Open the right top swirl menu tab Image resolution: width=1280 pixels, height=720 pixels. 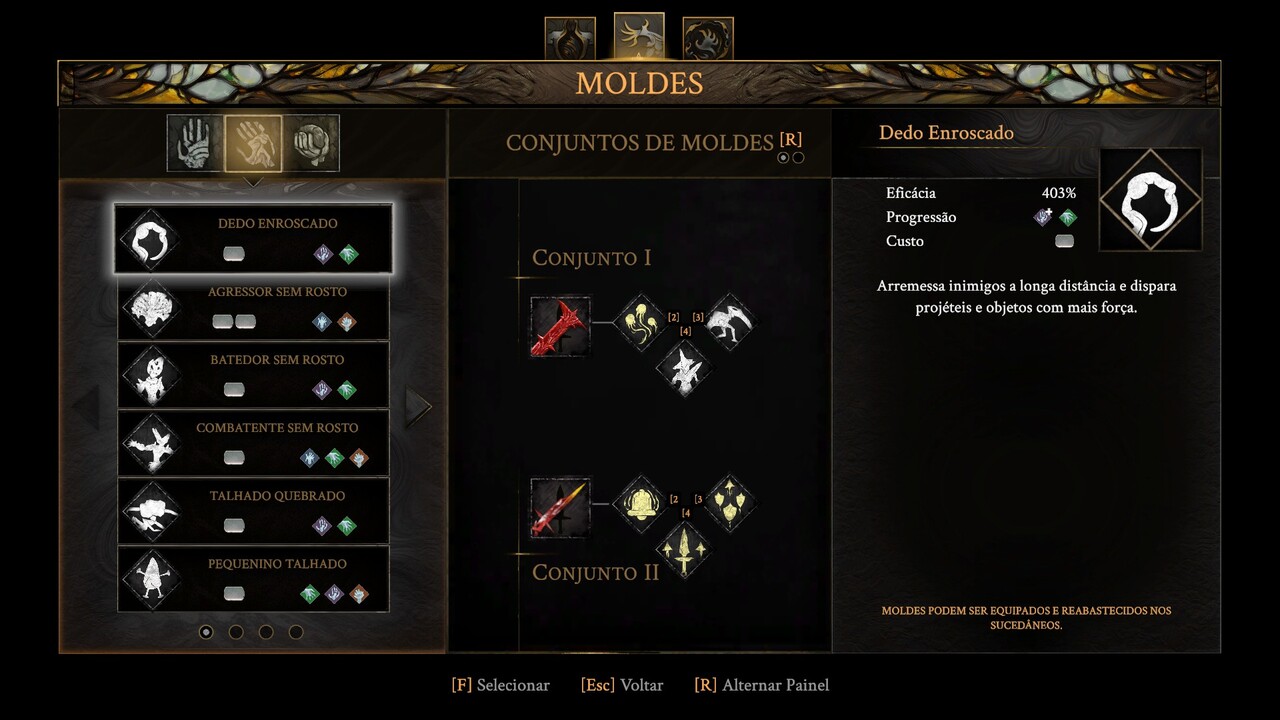[x=708, y=38]
